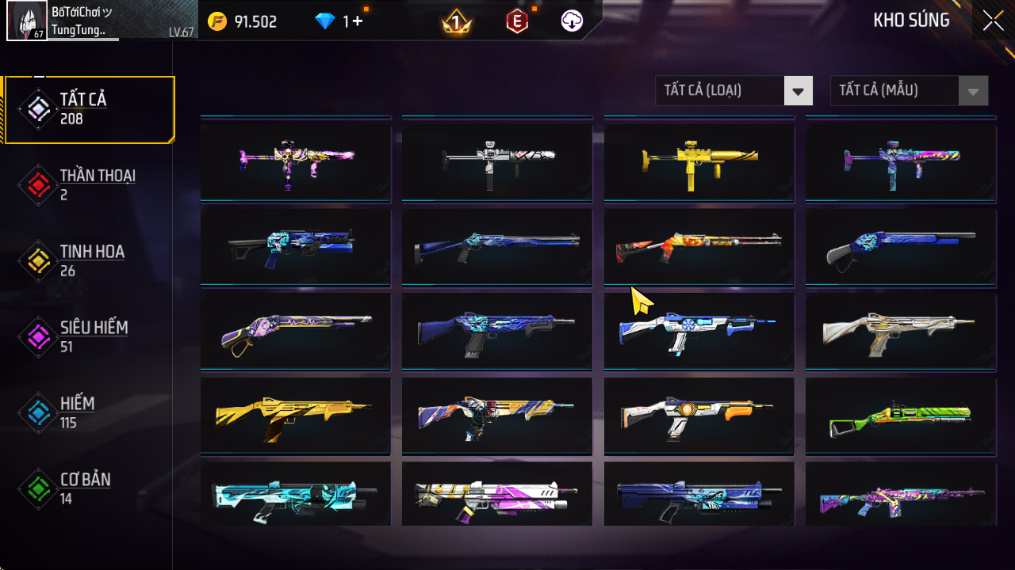Open the Tất Cả (Loại) dropdown
Screen dimensions: 1015x570
[734, 91]
